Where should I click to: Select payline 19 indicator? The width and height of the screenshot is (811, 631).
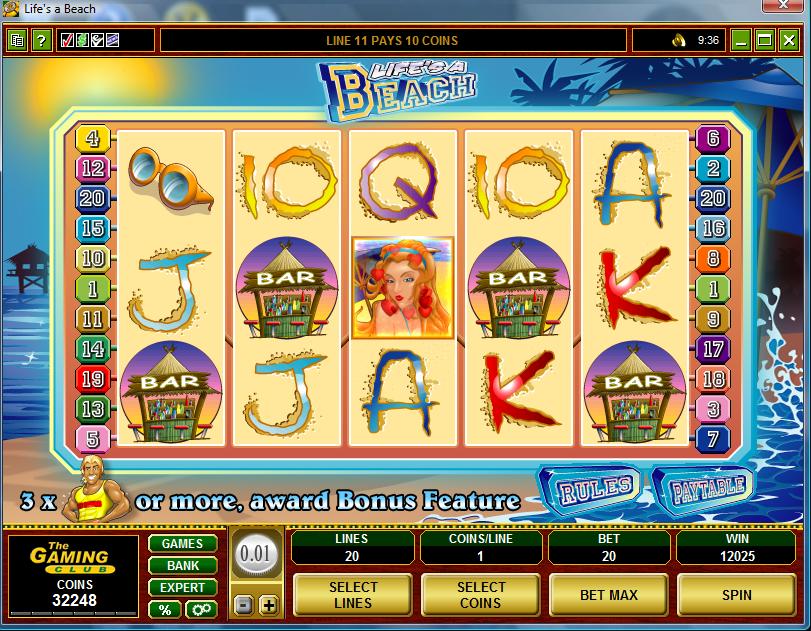(93, 379)
